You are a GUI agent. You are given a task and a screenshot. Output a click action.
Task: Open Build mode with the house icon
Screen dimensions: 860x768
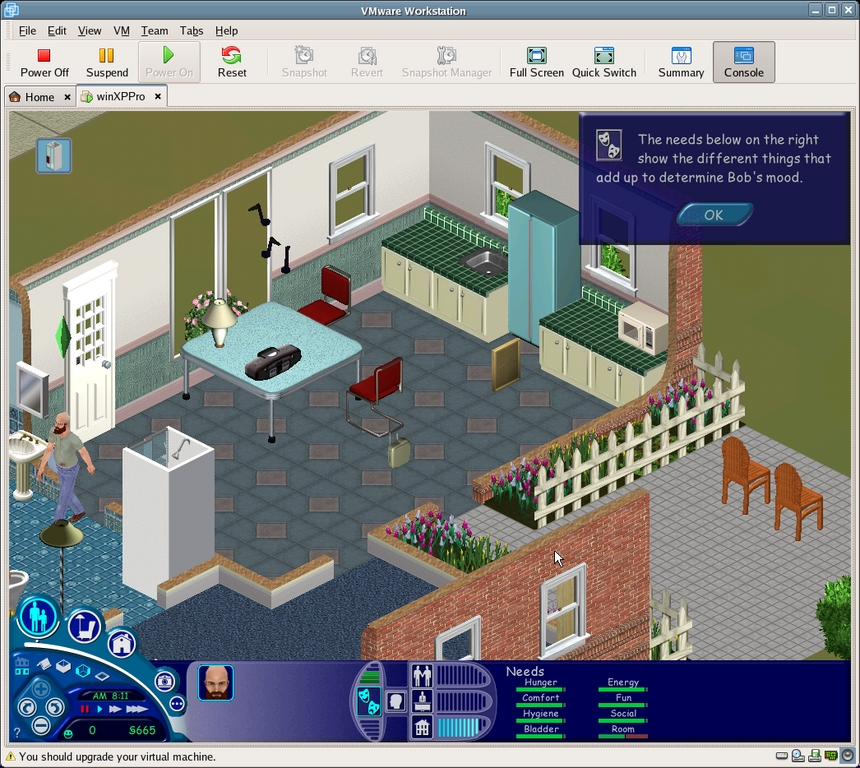pyautogui.click(x=122, y=643)
